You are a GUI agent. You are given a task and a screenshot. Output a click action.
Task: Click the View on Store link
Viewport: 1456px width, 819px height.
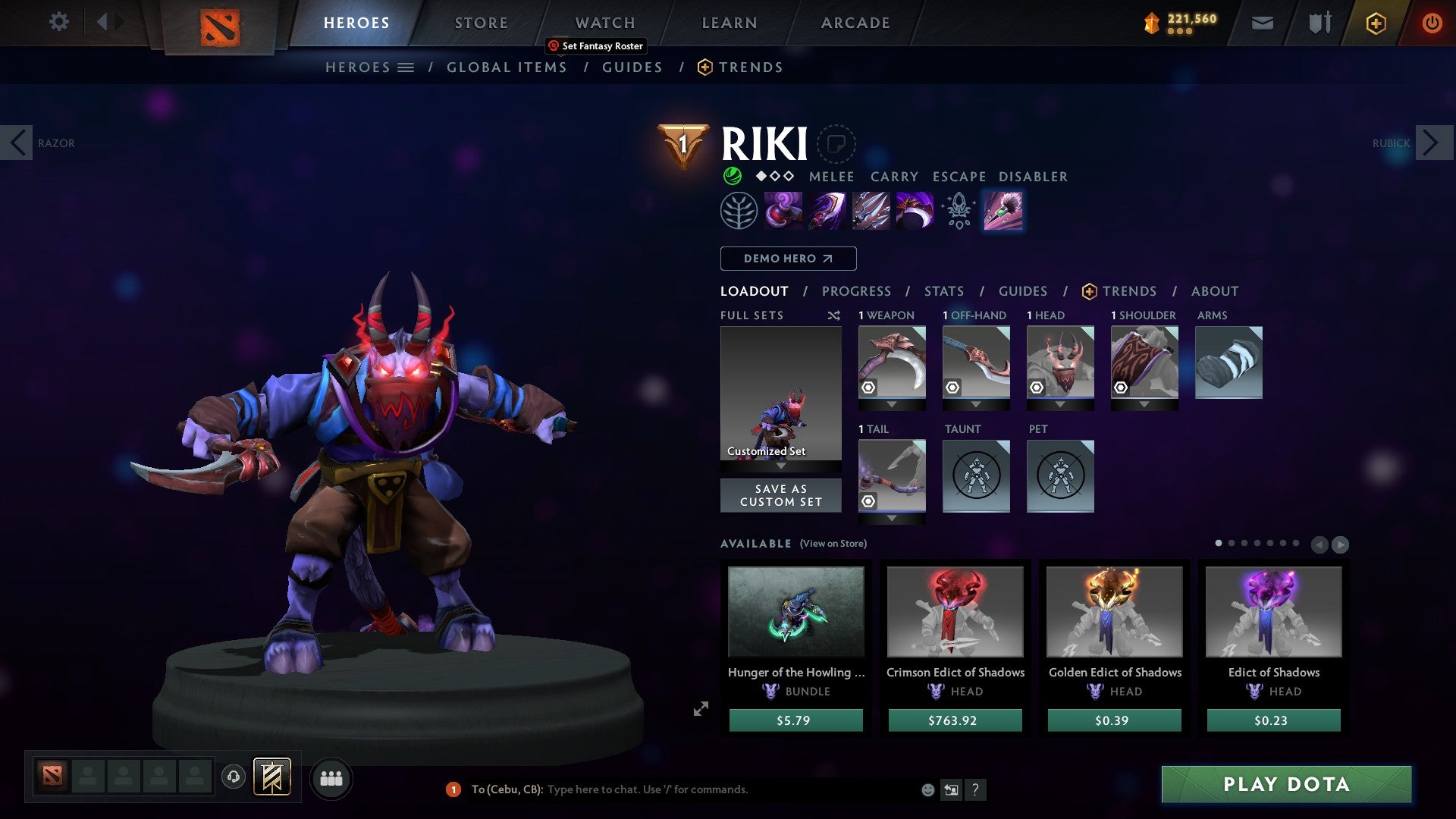[x=833, y=544]
